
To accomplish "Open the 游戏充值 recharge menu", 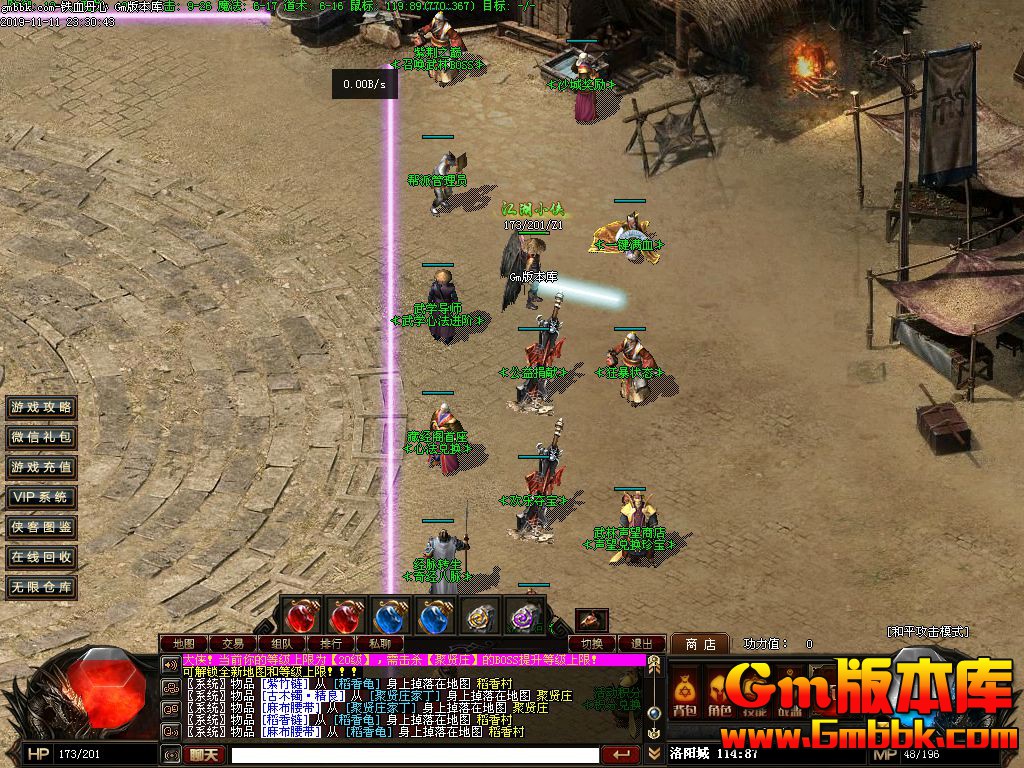I will pos(41,467).
